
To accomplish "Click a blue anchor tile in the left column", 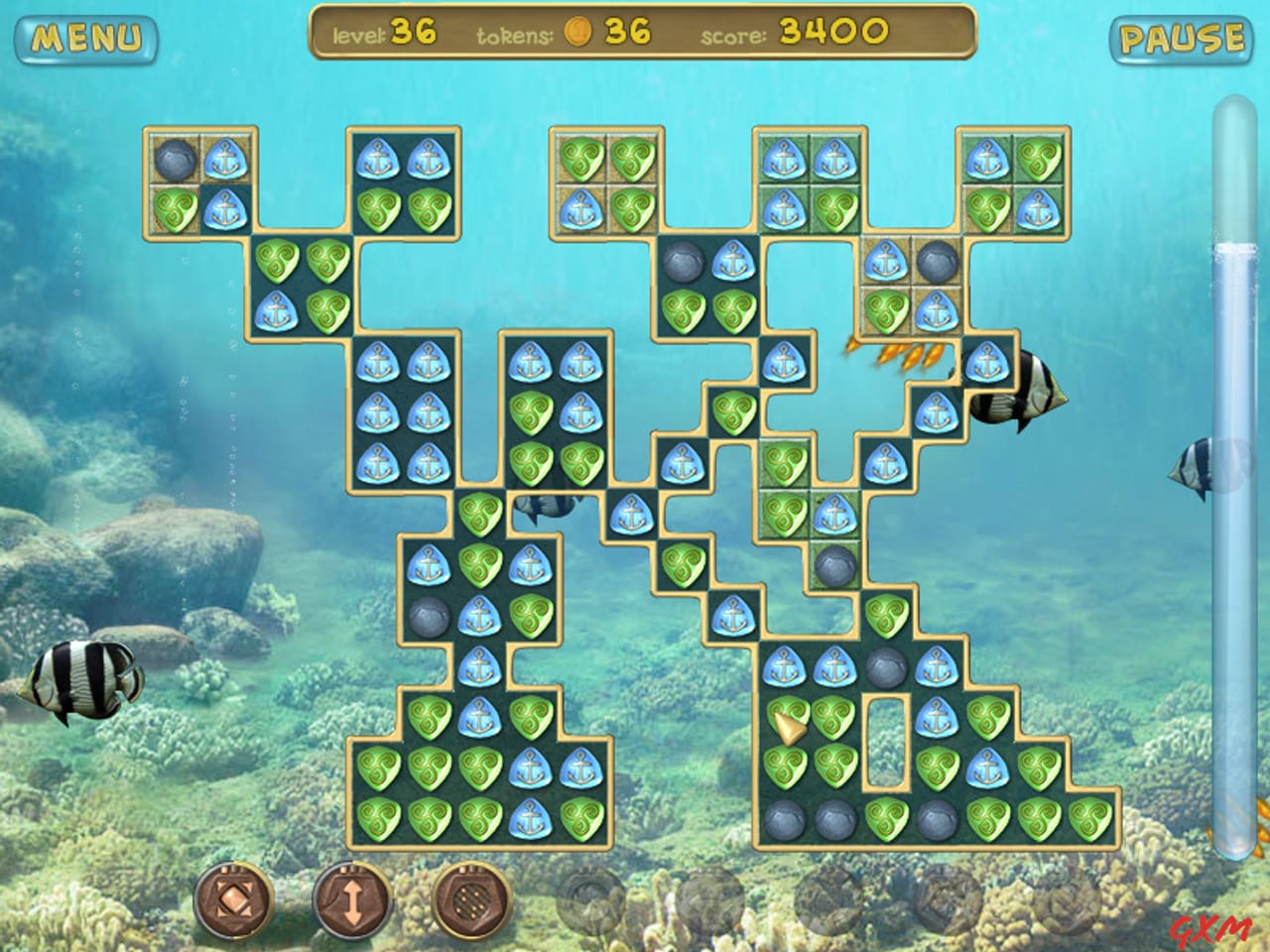I will [x=377, y=409].
